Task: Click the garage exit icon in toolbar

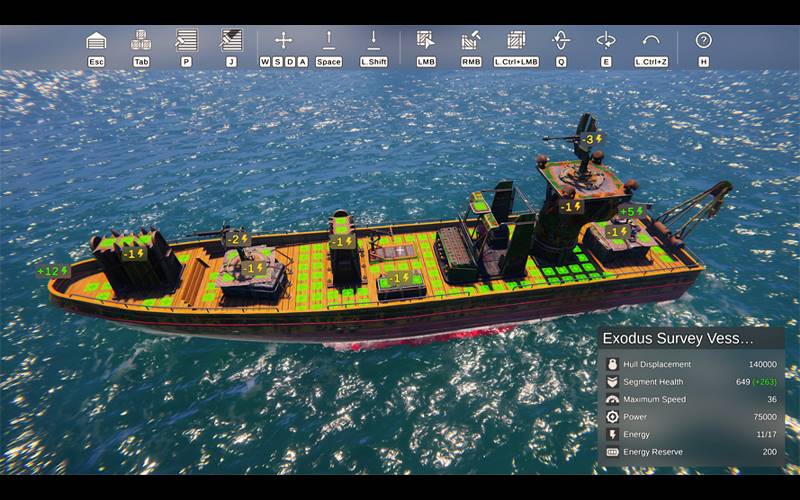Action: [x=96, y=41]
